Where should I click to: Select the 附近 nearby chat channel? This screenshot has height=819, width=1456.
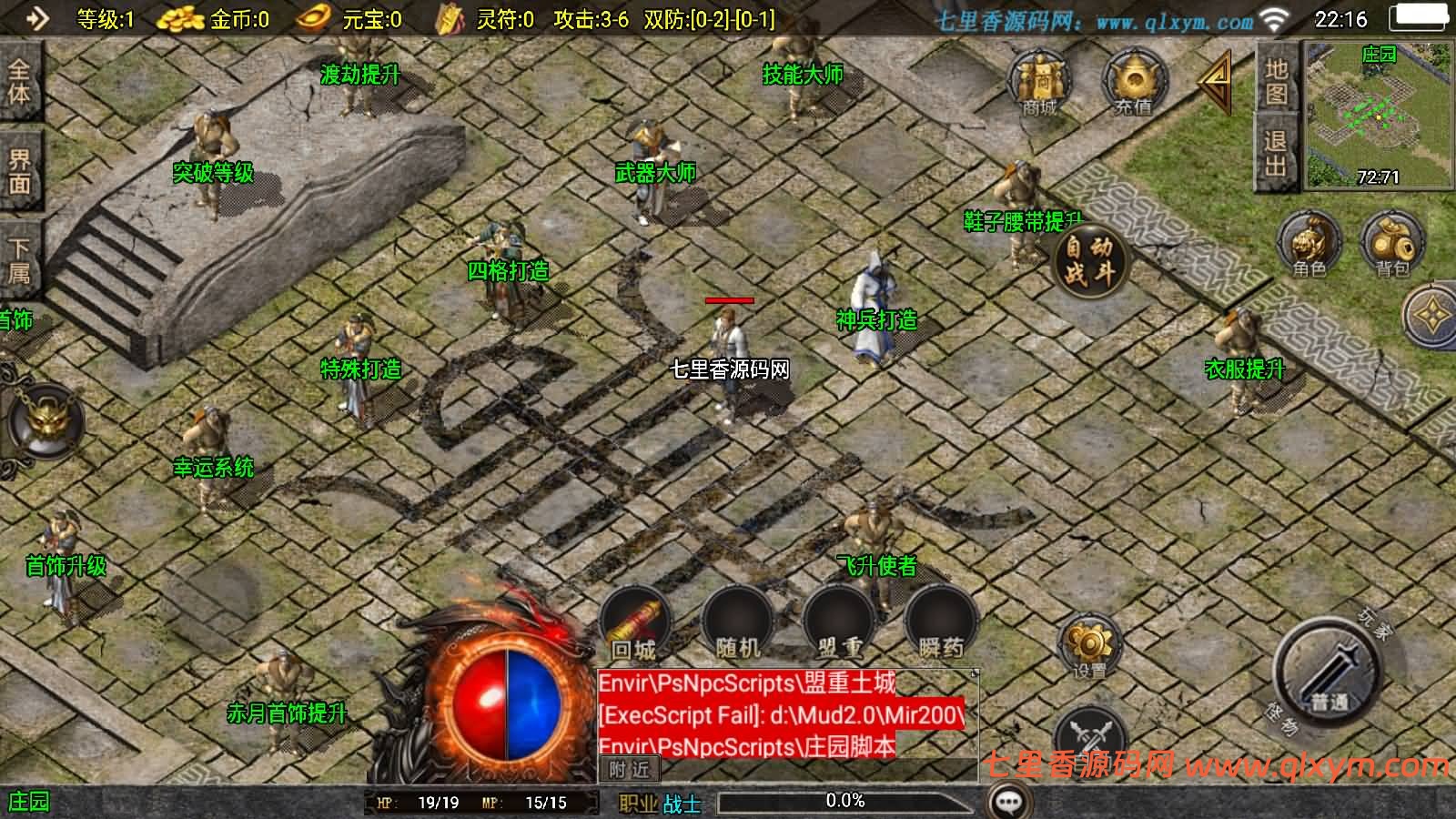629,770
